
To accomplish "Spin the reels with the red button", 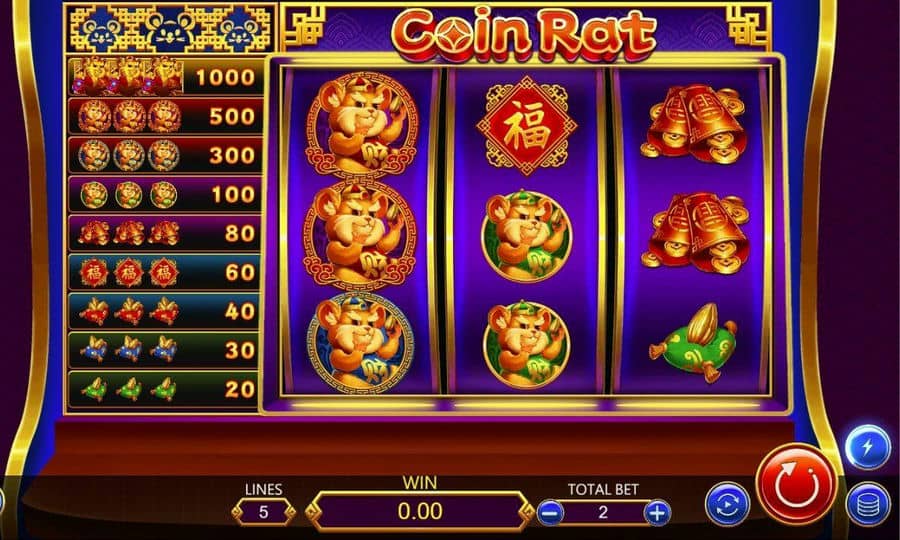I will pyautogui.click(x=796, y=486).
